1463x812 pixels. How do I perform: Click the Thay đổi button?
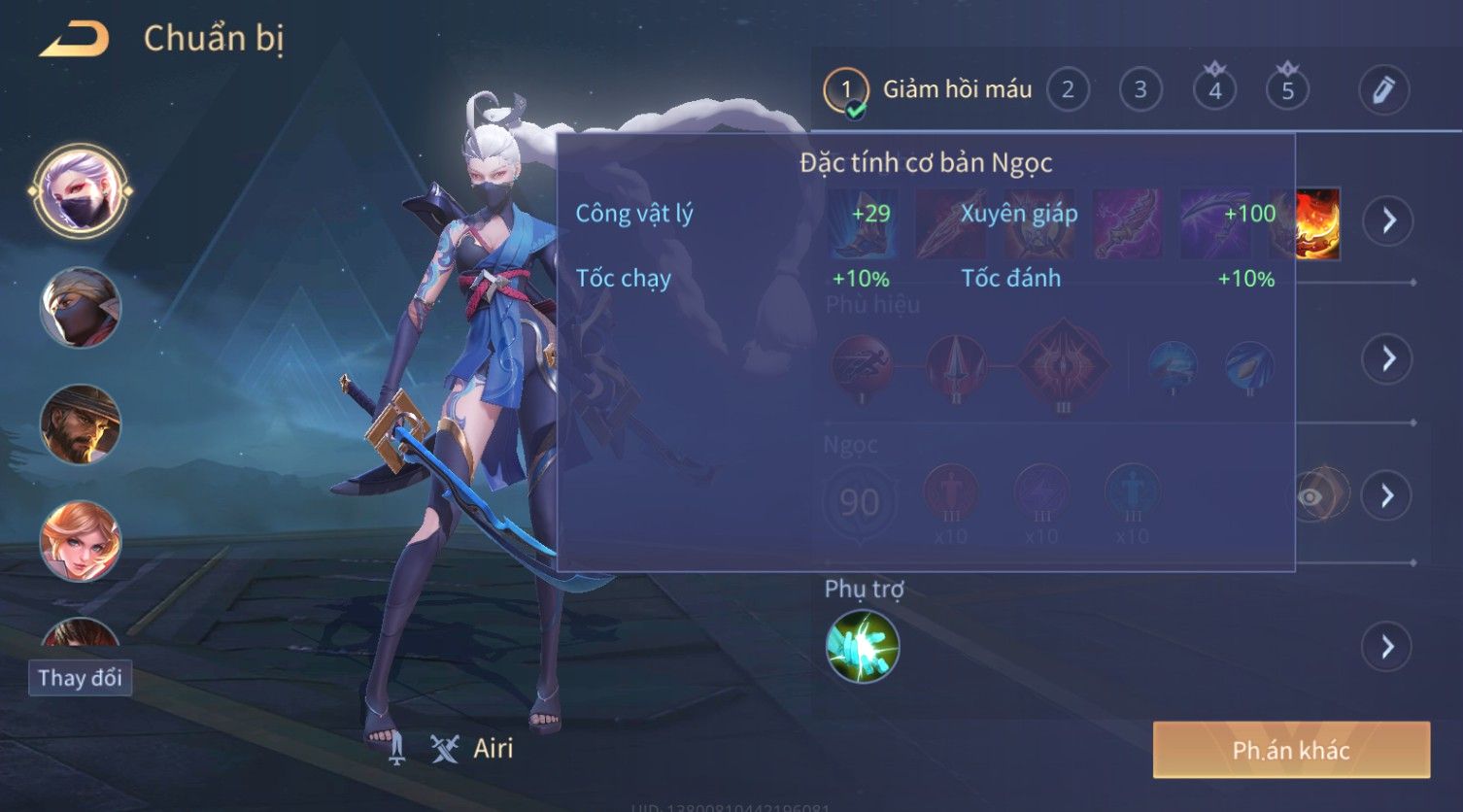pos(80,677)
